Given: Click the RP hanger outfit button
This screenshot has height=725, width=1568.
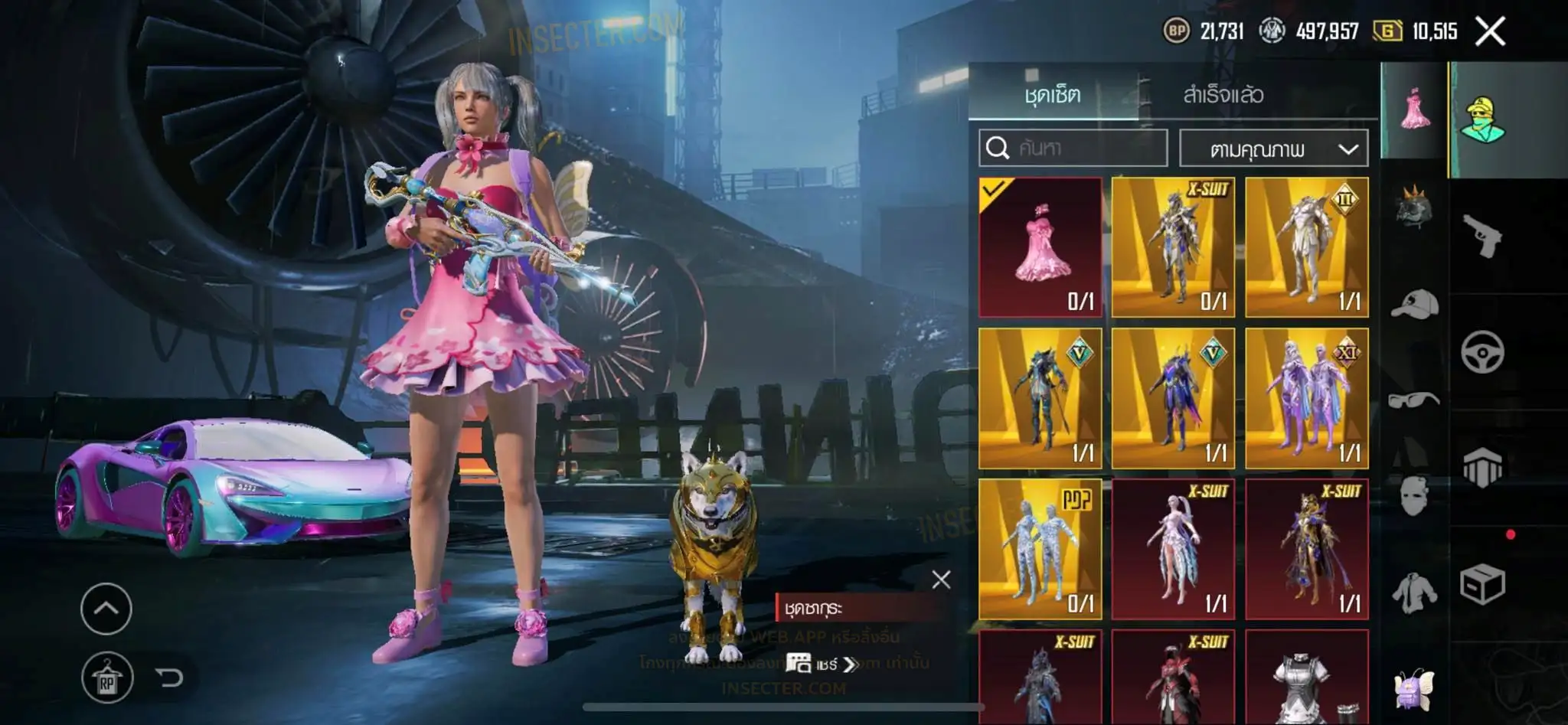Looking at the screenshot, I should [x=107, y=678].
